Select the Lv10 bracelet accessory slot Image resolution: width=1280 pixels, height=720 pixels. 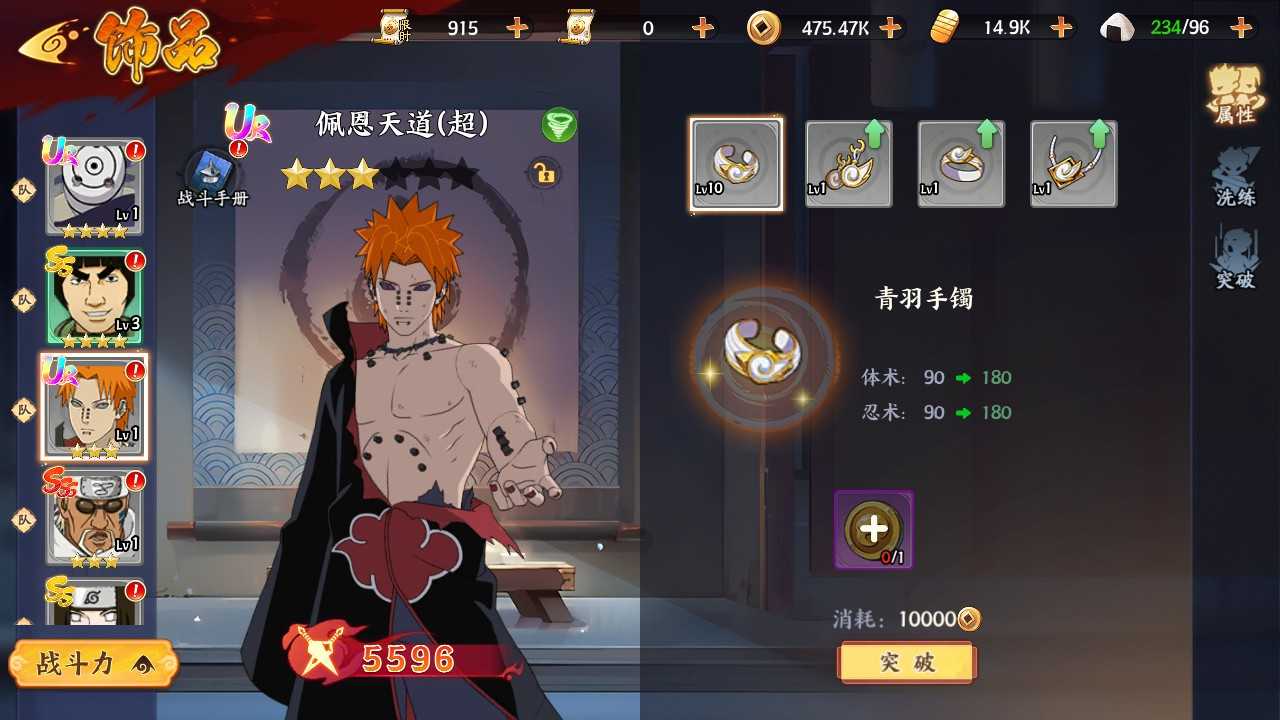[736, 163]
